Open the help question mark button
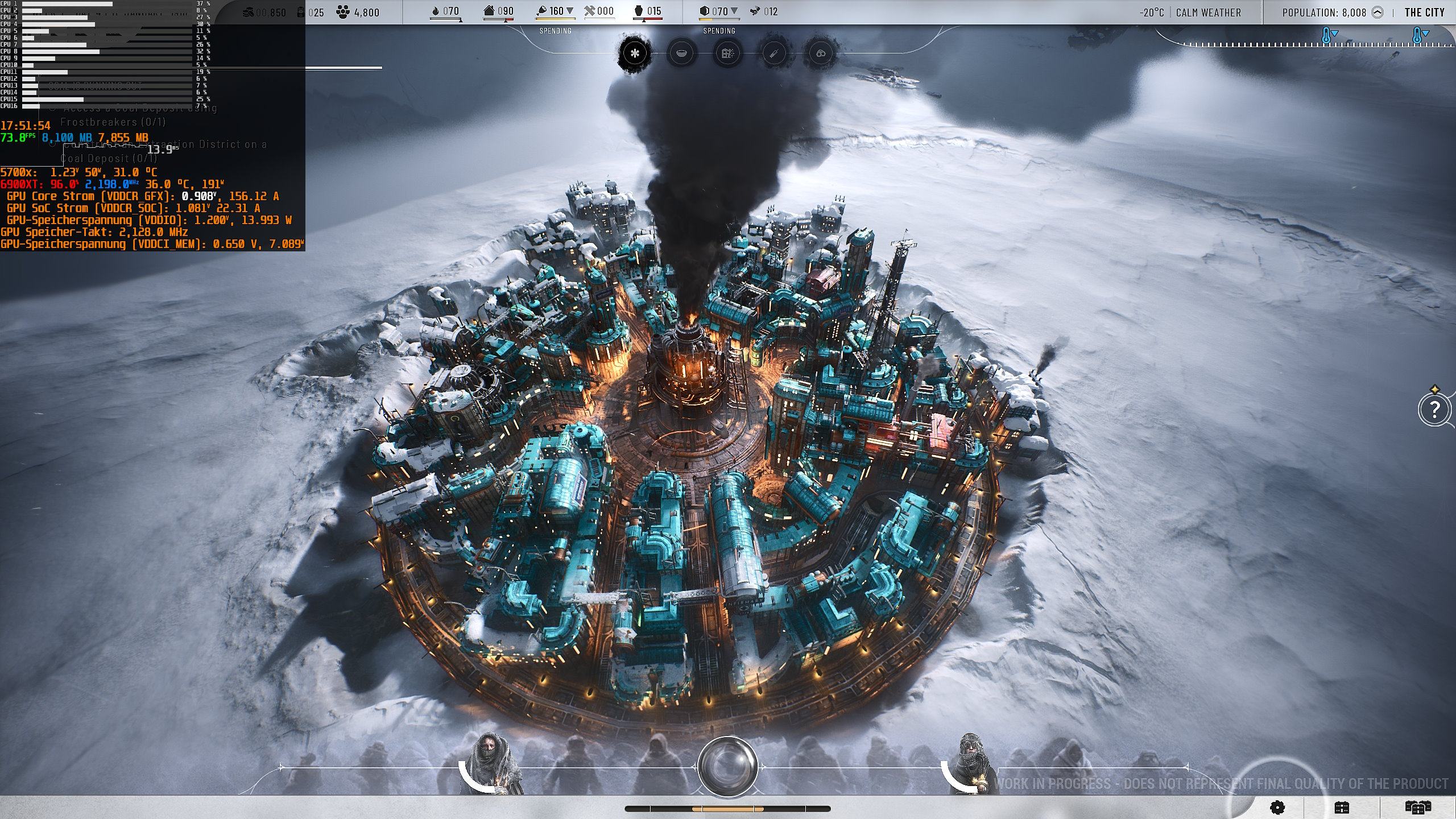The width and height of the screenshot is (1456, 819). click(1434, 409)
